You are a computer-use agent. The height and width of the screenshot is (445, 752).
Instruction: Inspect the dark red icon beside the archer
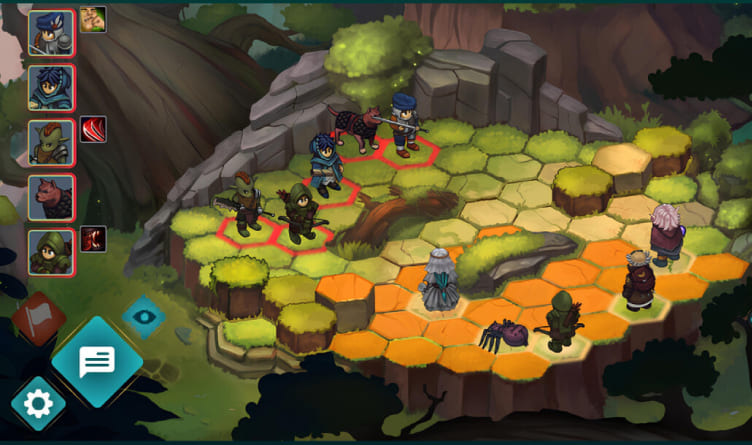(x=93, y=239)
